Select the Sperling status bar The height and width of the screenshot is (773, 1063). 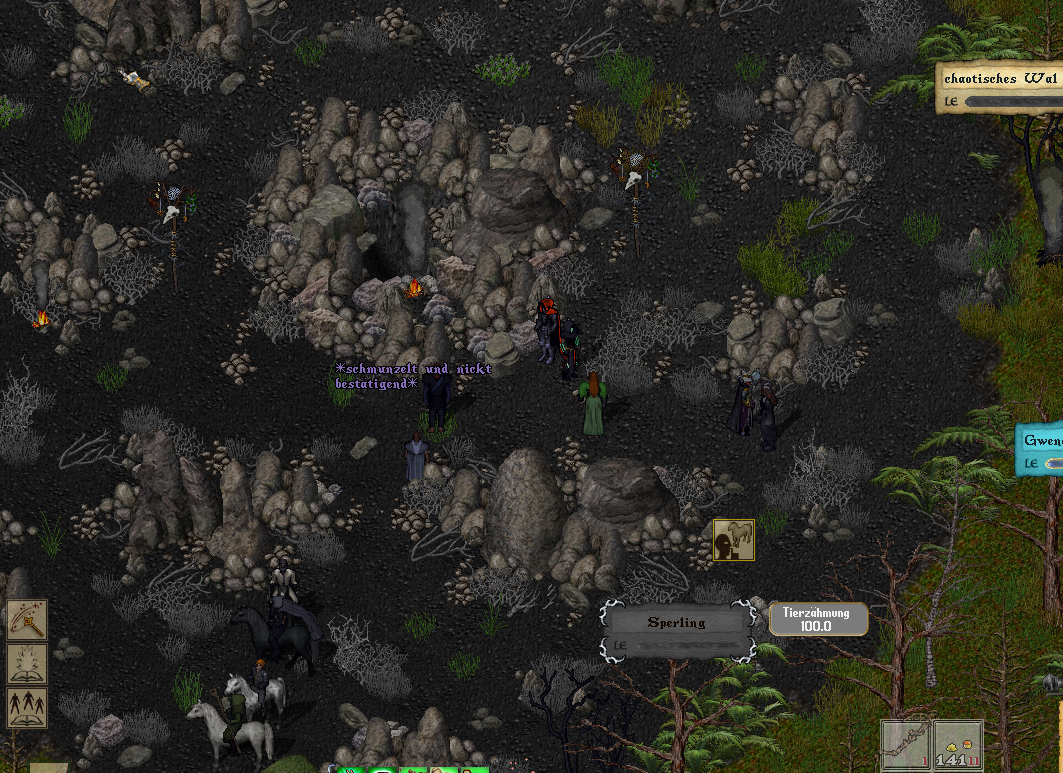point(677,632)
